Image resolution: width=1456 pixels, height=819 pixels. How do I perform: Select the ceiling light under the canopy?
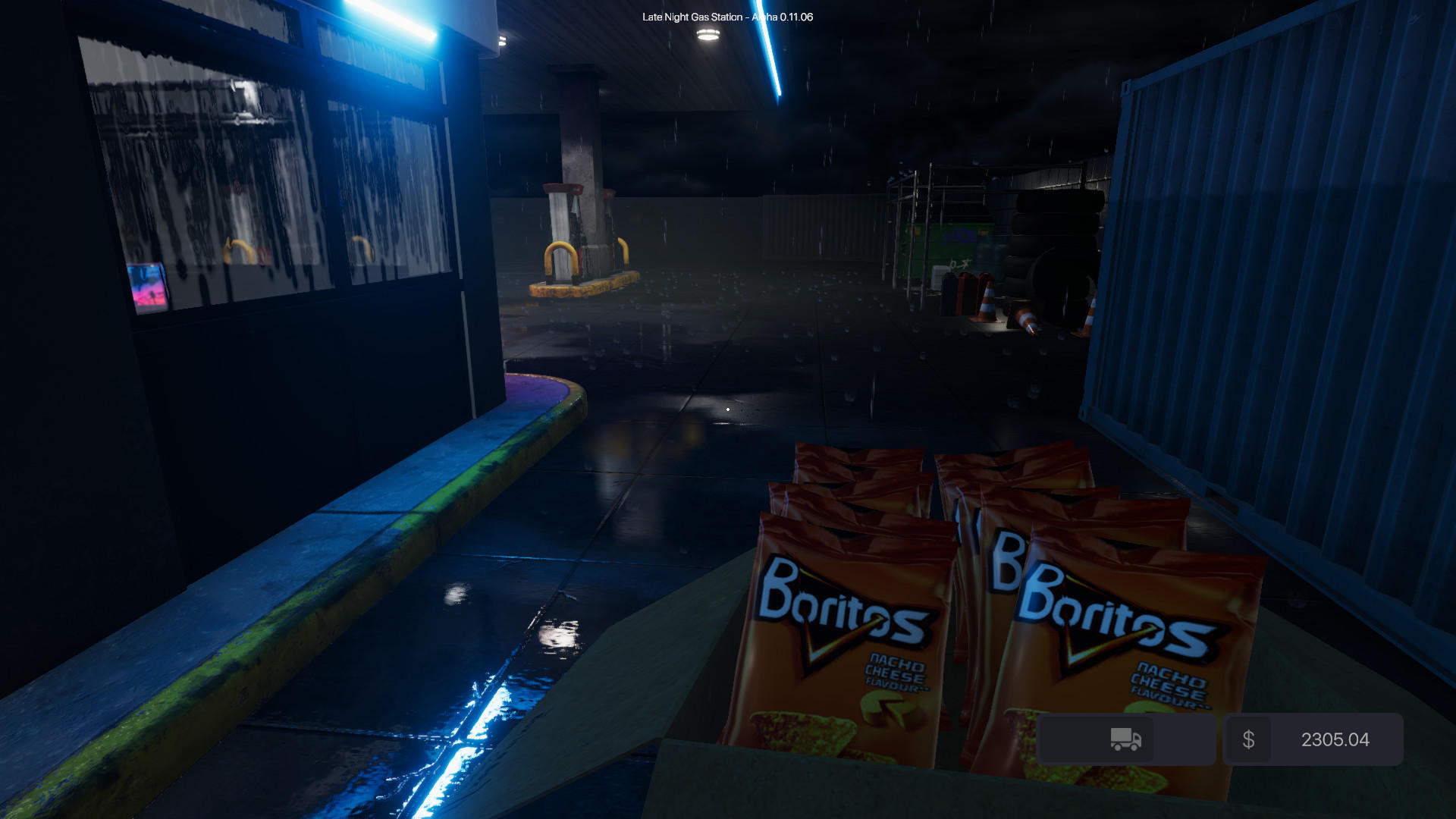coord(708,34)
